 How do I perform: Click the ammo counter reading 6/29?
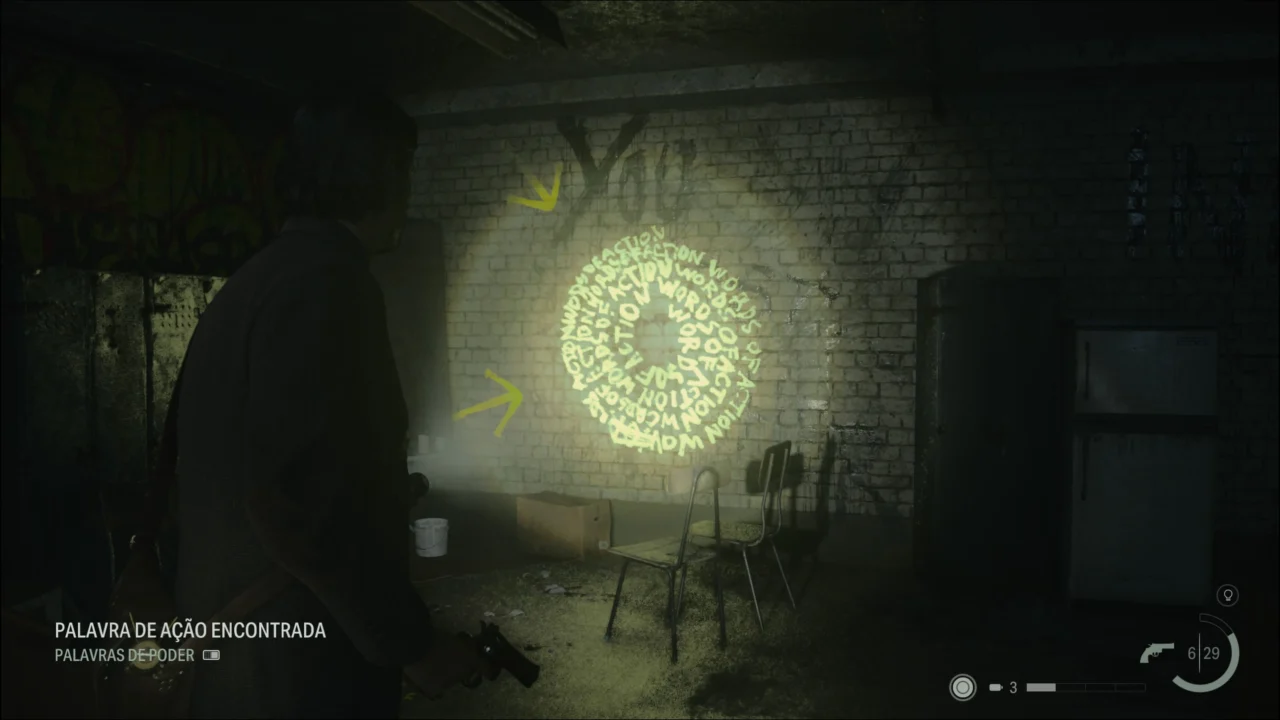pyautogui.click(x=1206, y=650)
